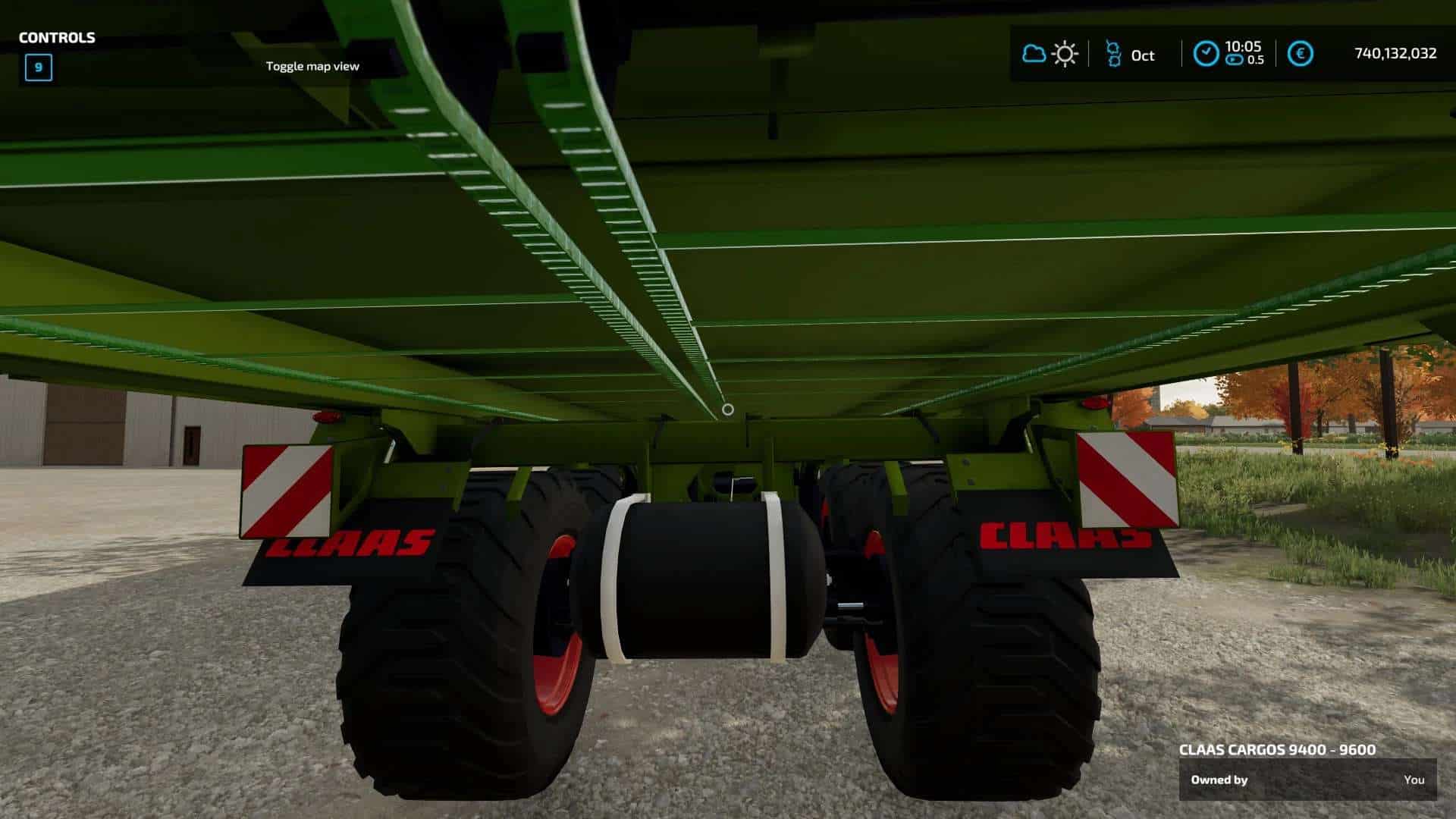Select the sun weather forecast icon
Viewport: 1456px width, 819px height.
click(x=1065, y=54)
